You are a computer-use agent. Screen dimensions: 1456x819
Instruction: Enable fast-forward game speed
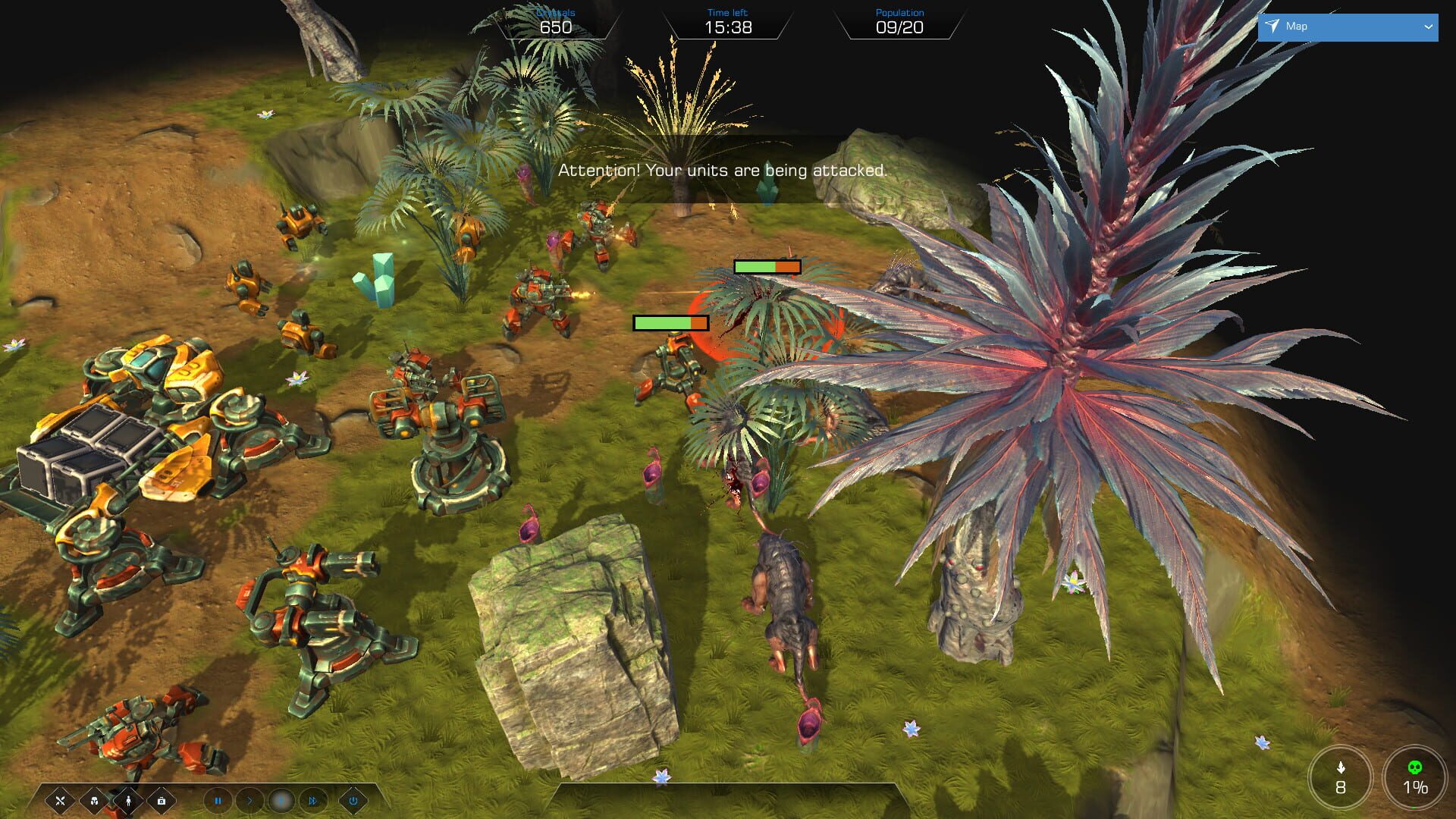[x=312, y=802]
